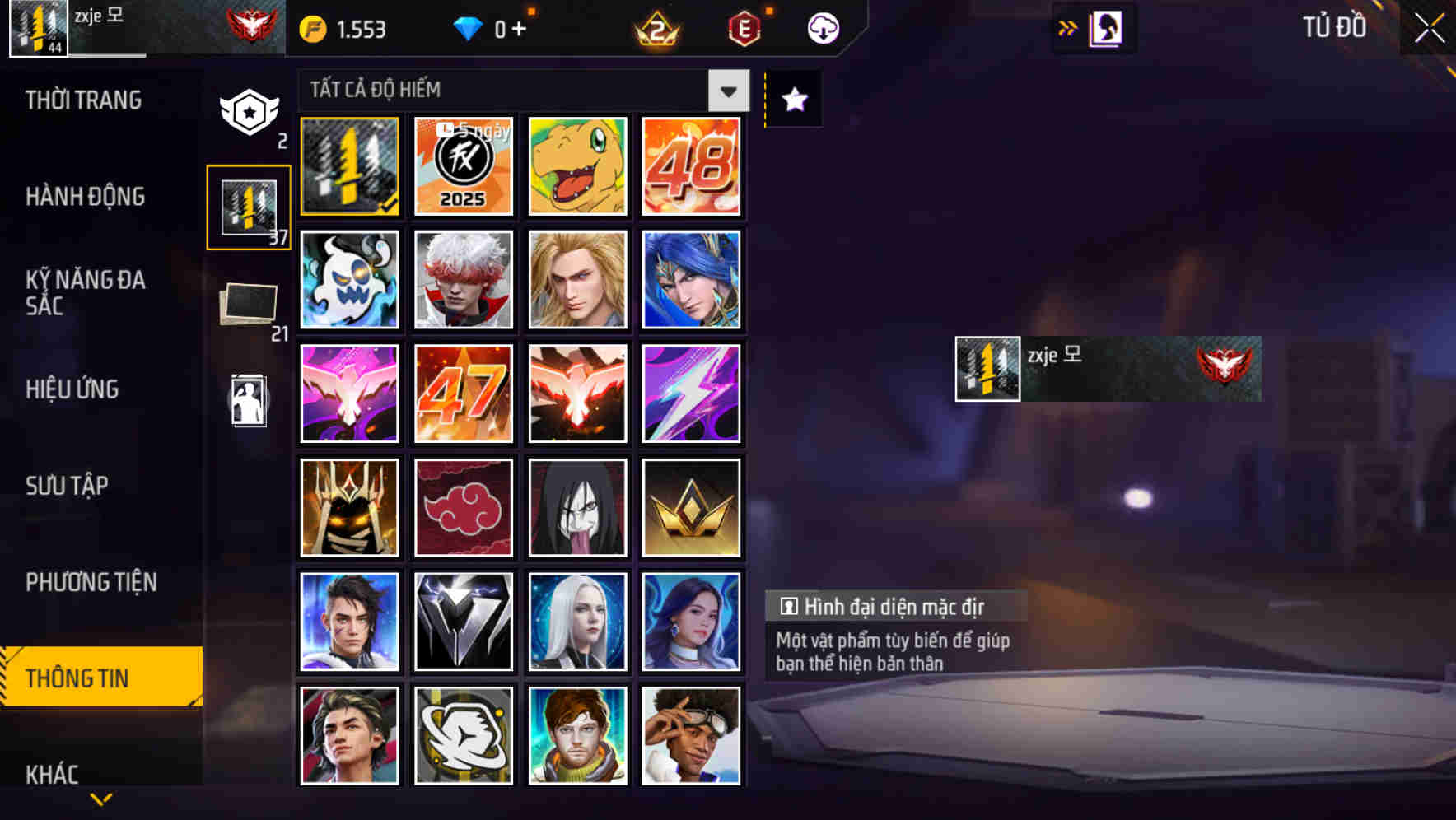Open the PHƯƠNG TIỆN section

pos(91,582)
